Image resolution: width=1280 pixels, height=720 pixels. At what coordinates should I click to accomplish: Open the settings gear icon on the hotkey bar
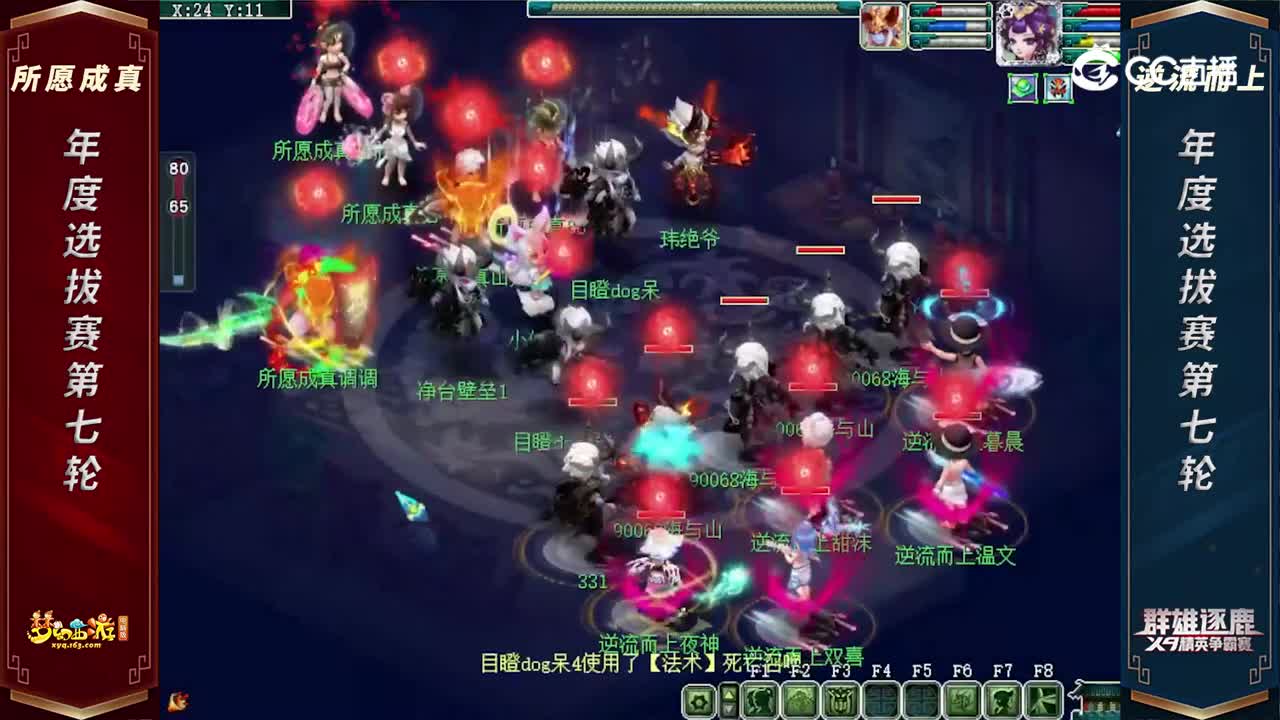(x=697, y=700)
